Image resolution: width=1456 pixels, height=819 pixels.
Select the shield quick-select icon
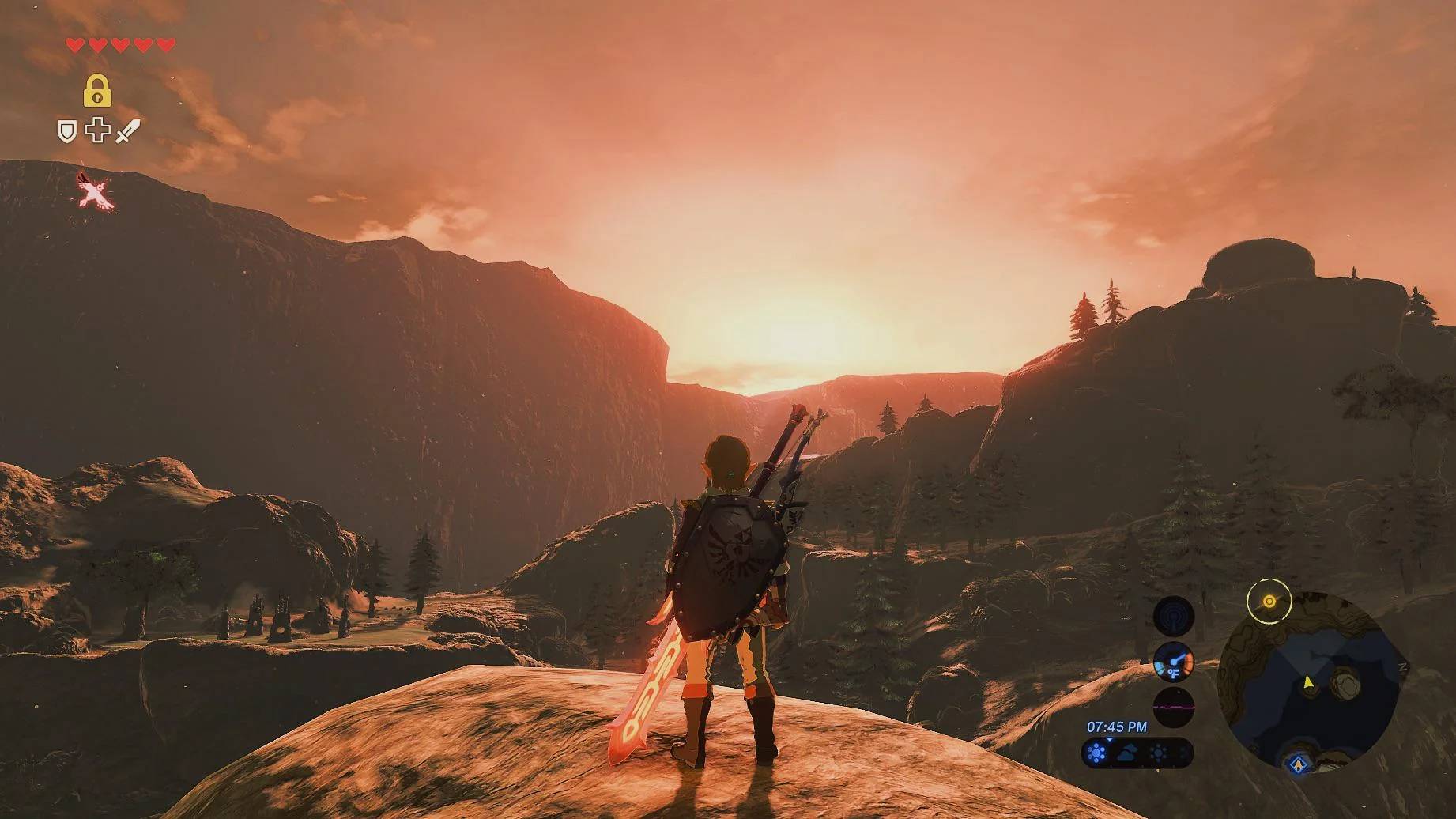click(67, 131)
